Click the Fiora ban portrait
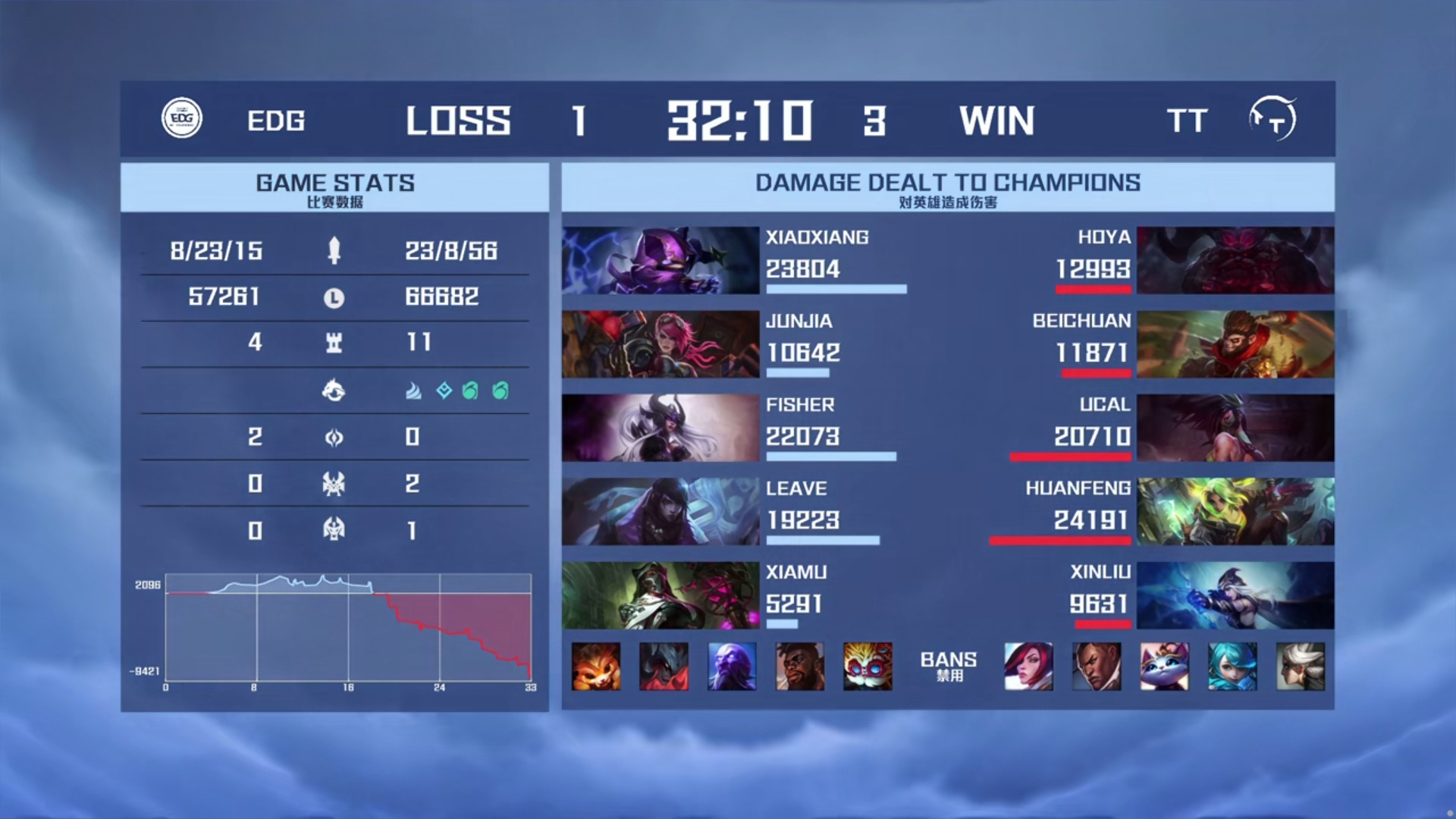 [1028, 666]
